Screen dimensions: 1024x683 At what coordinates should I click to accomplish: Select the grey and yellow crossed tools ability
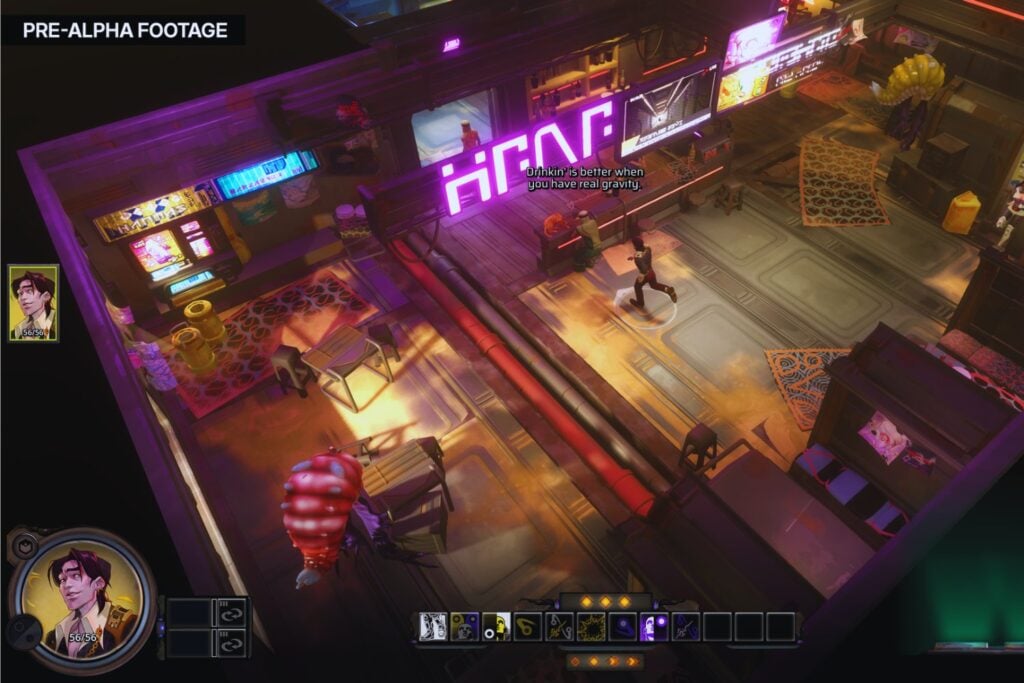tap(560, 626)
